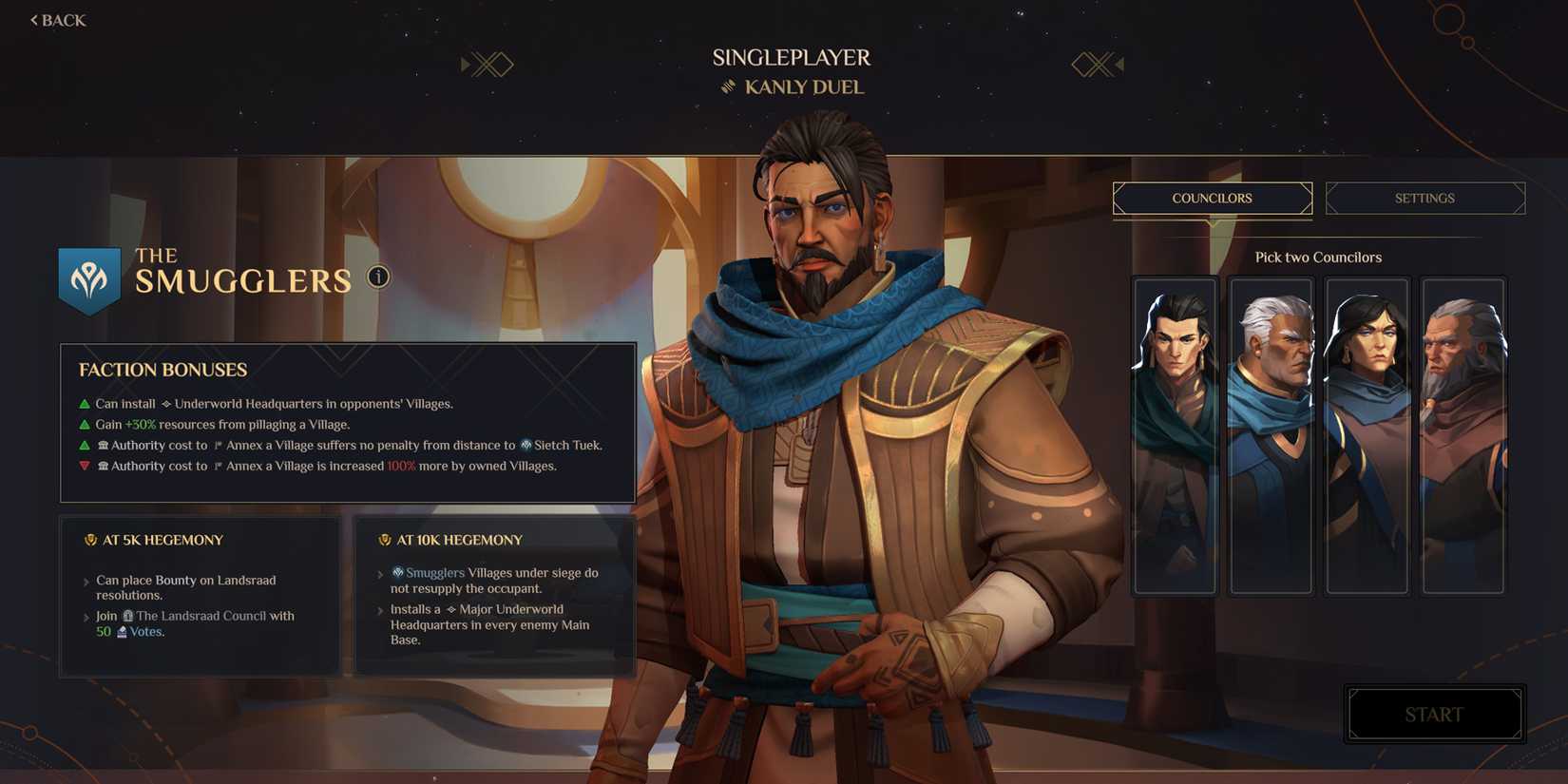The image size is (1568, 784).
Task: Select the Smugglers faction crest icon
Action: 89,277
